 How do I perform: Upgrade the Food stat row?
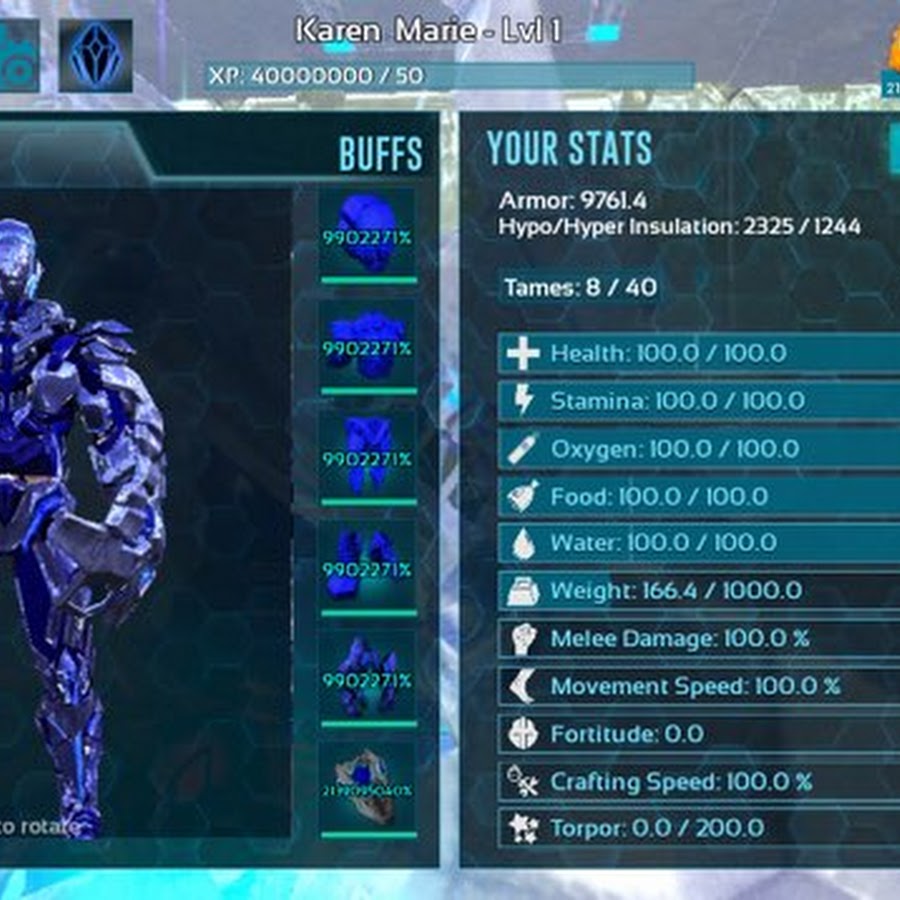point(699,496)
